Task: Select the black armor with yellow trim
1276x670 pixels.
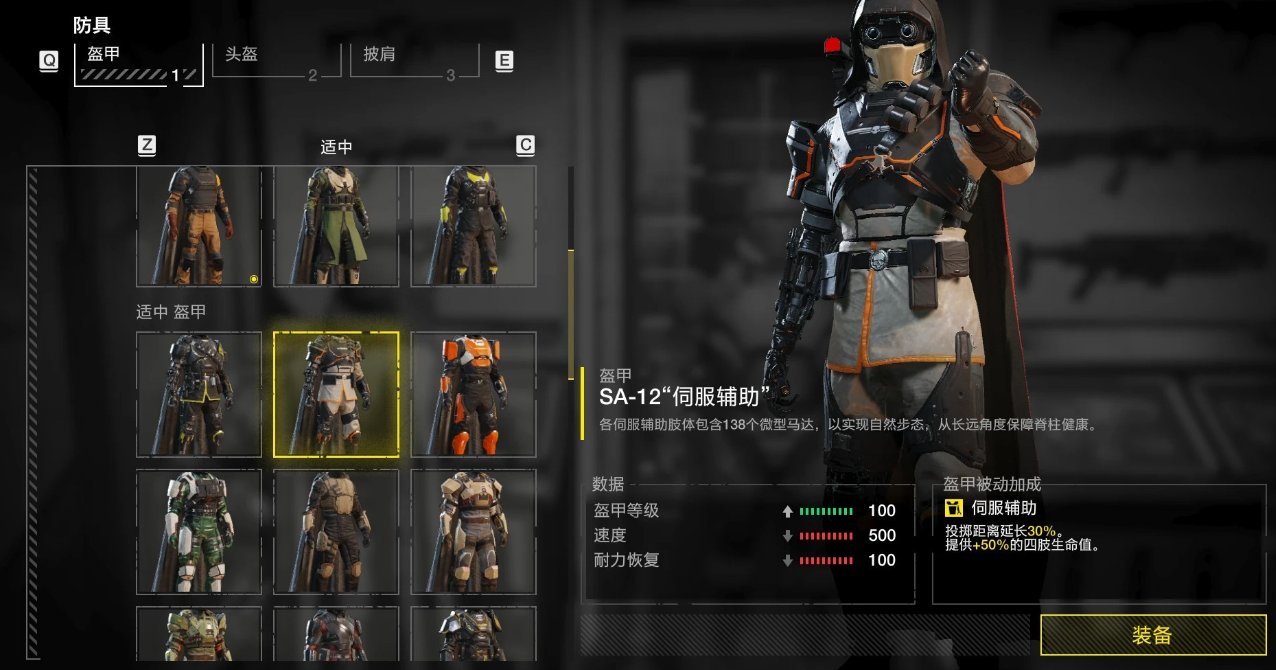Action: (198, 394)
